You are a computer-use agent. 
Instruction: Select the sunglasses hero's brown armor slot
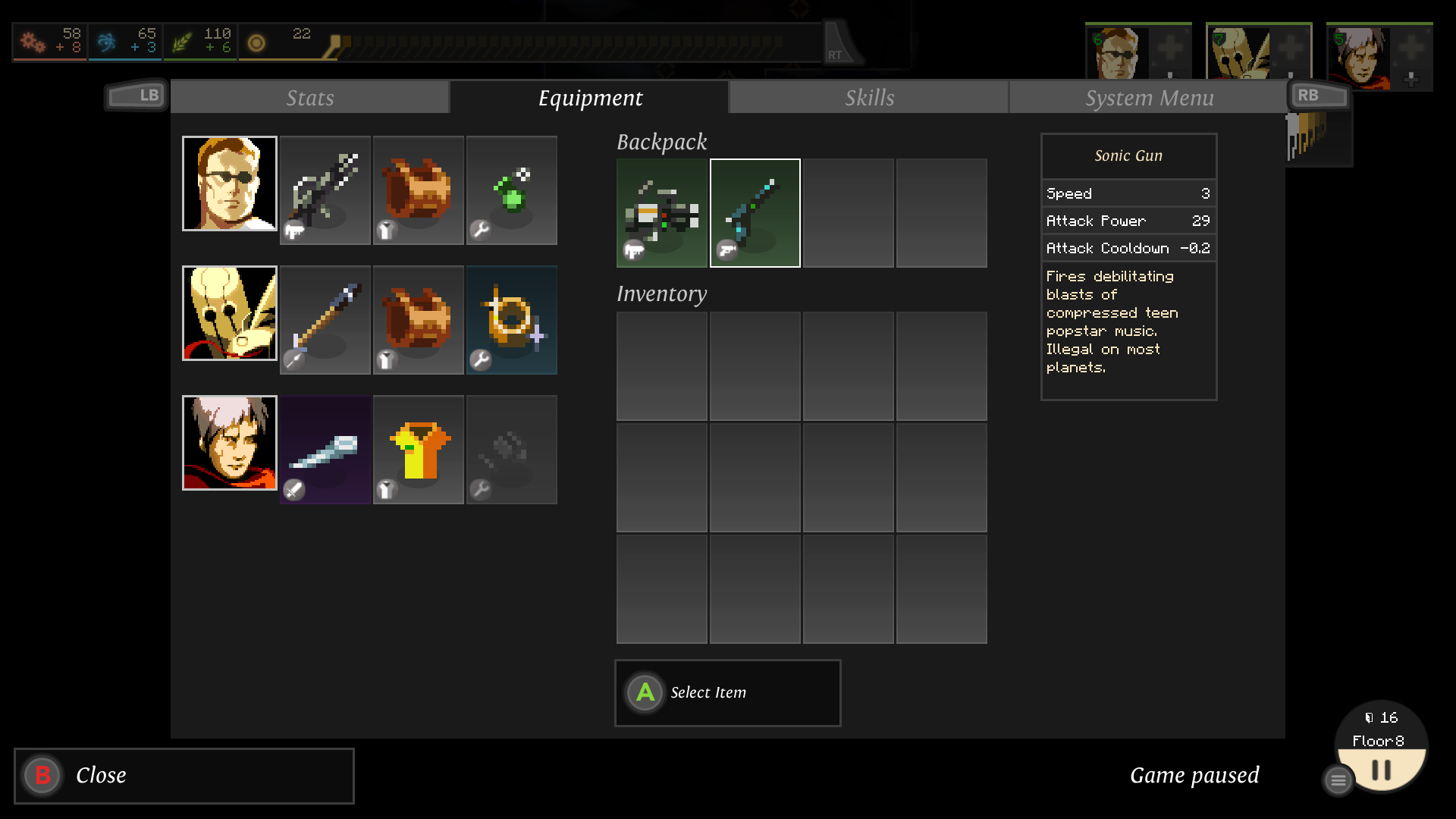(x=418, y=190)
